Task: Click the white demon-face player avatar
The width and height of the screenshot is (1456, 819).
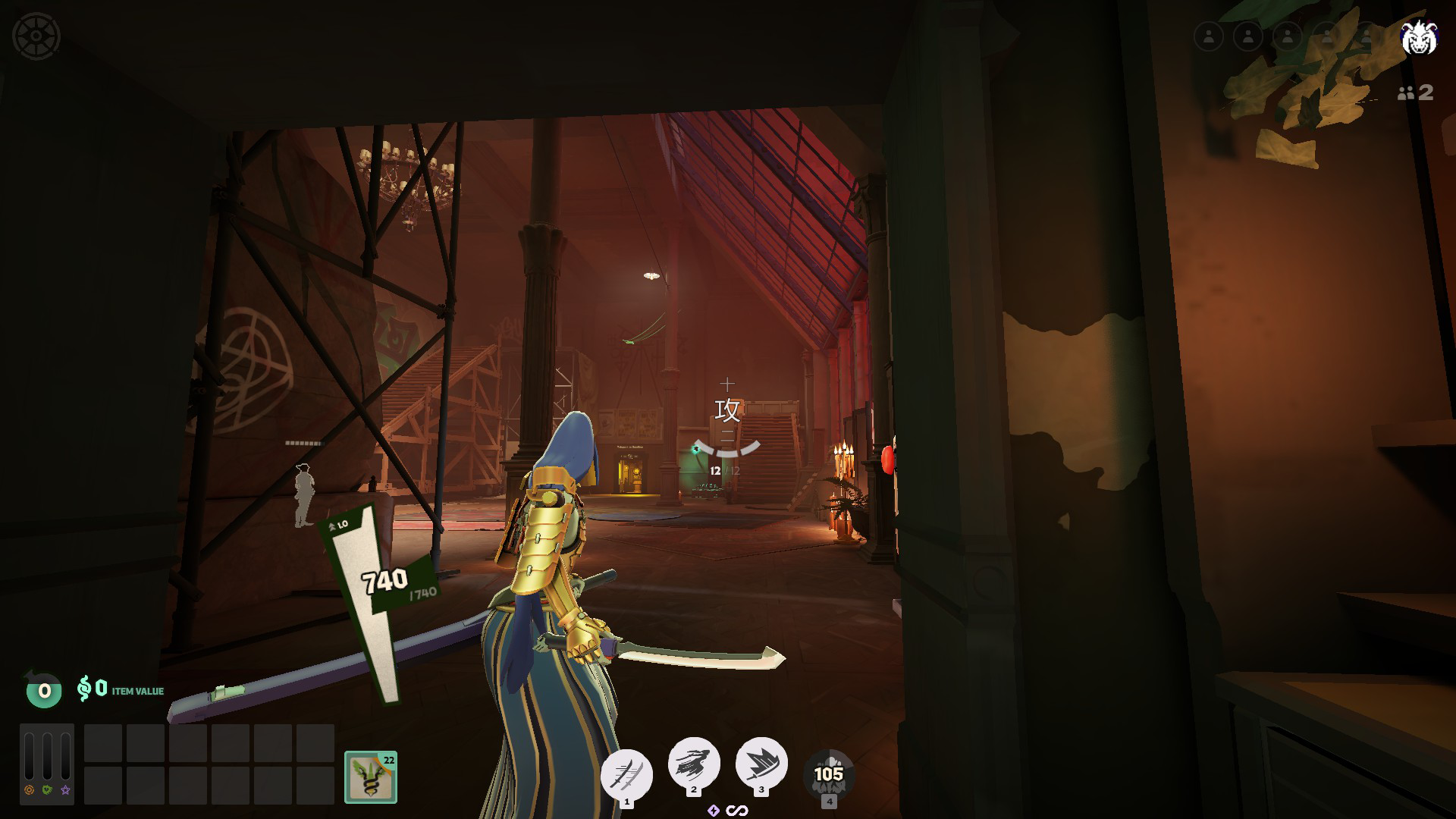Action: [x=1418, y=36]
